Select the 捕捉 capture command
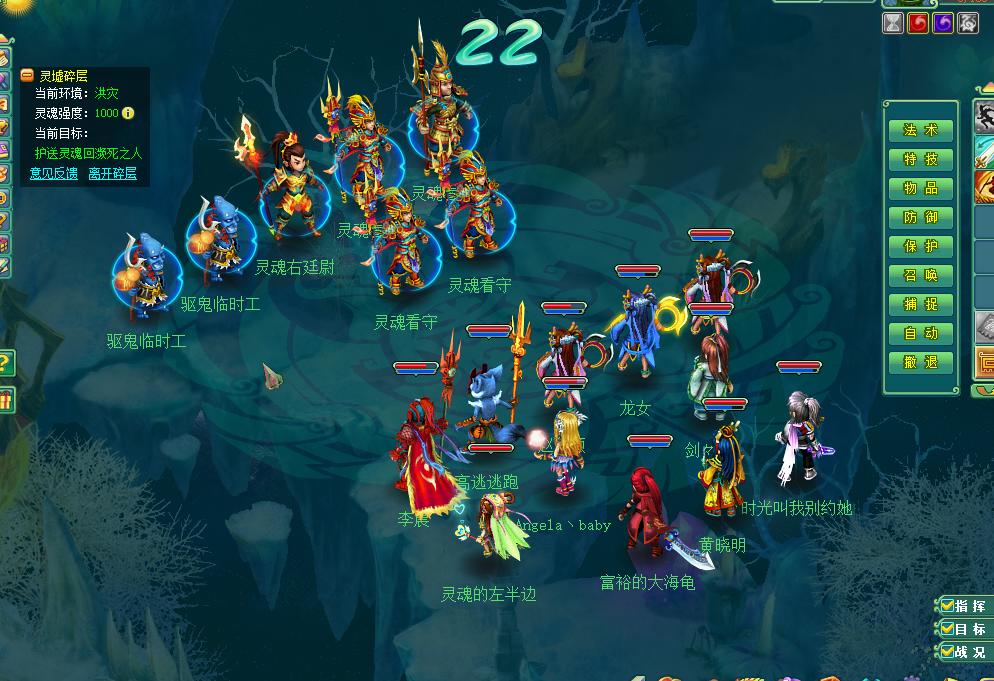 pyautogui.click(x=920, y=304)
